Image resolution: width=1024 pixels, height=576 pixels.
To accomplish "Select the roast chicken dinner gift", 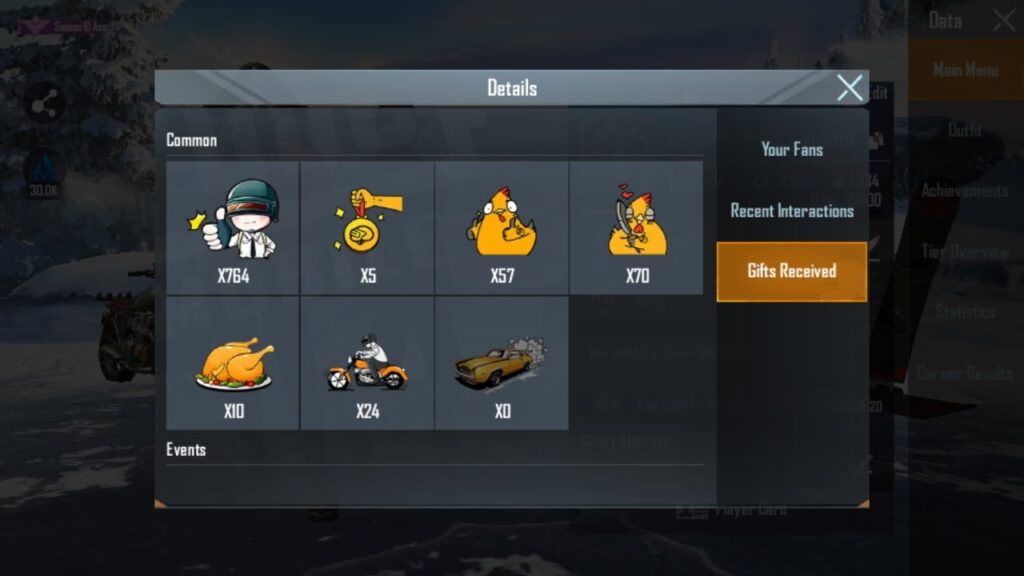I will click(x=233, y=364).
